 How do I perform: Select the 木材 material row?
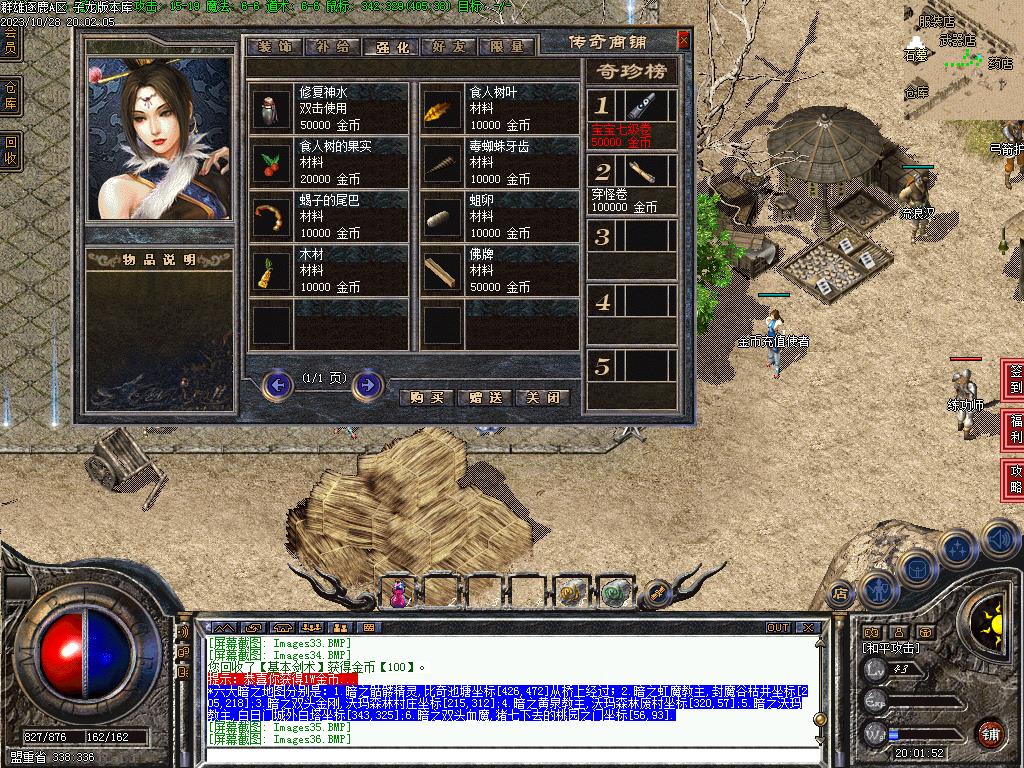[330, 270]
